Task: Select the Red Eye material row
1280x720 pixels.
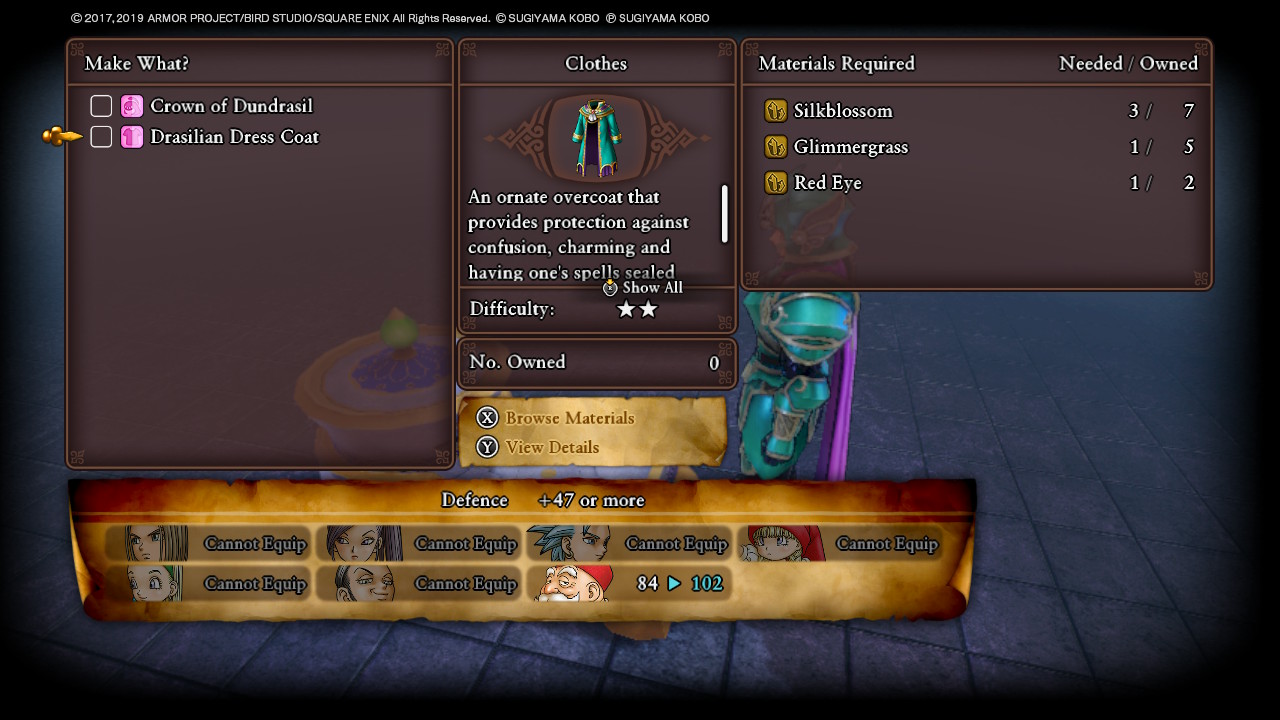Action: pos(976,183)
